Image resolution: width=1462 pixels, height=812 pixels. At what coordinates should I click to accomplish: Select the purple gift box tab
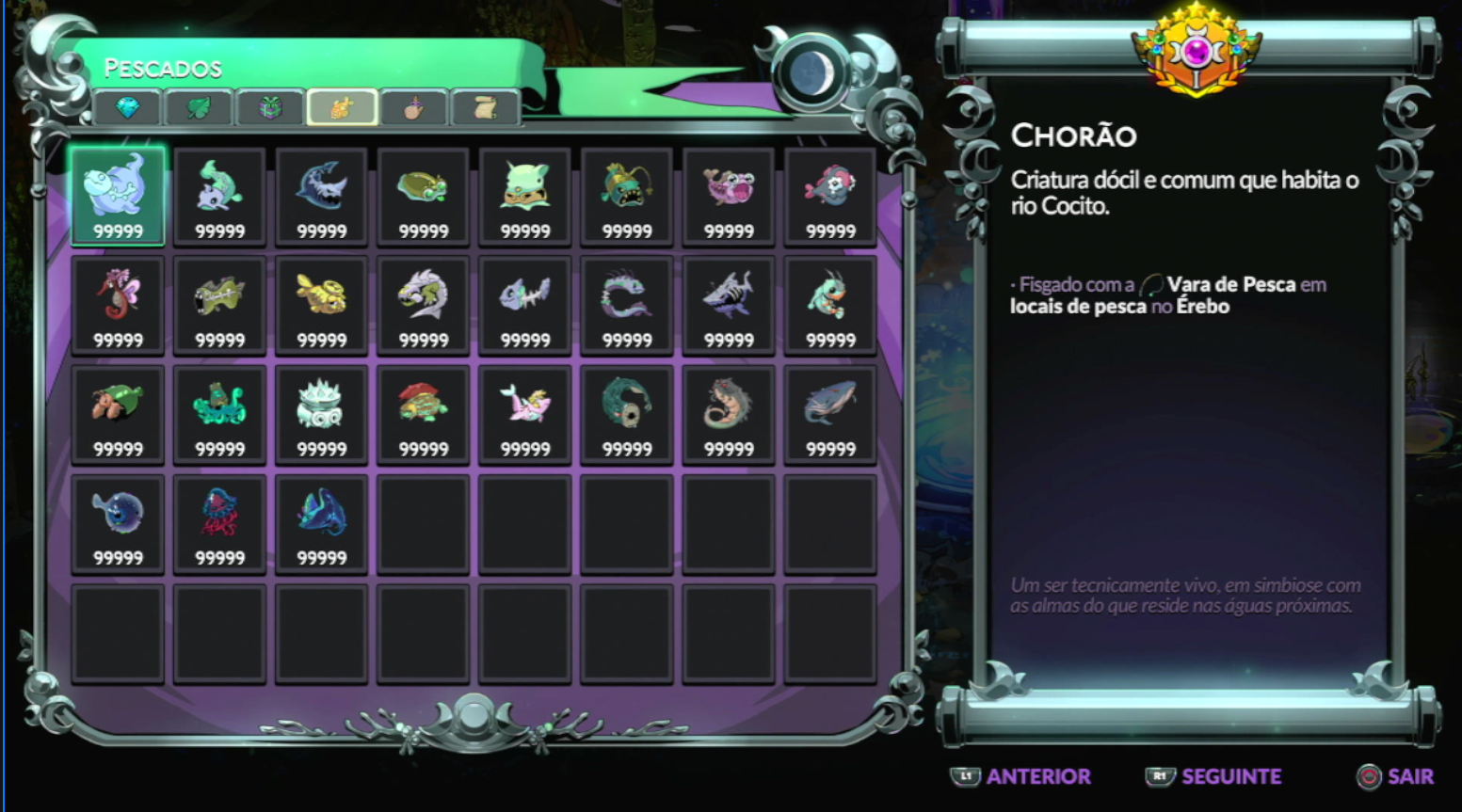click(x=270, y=108)
